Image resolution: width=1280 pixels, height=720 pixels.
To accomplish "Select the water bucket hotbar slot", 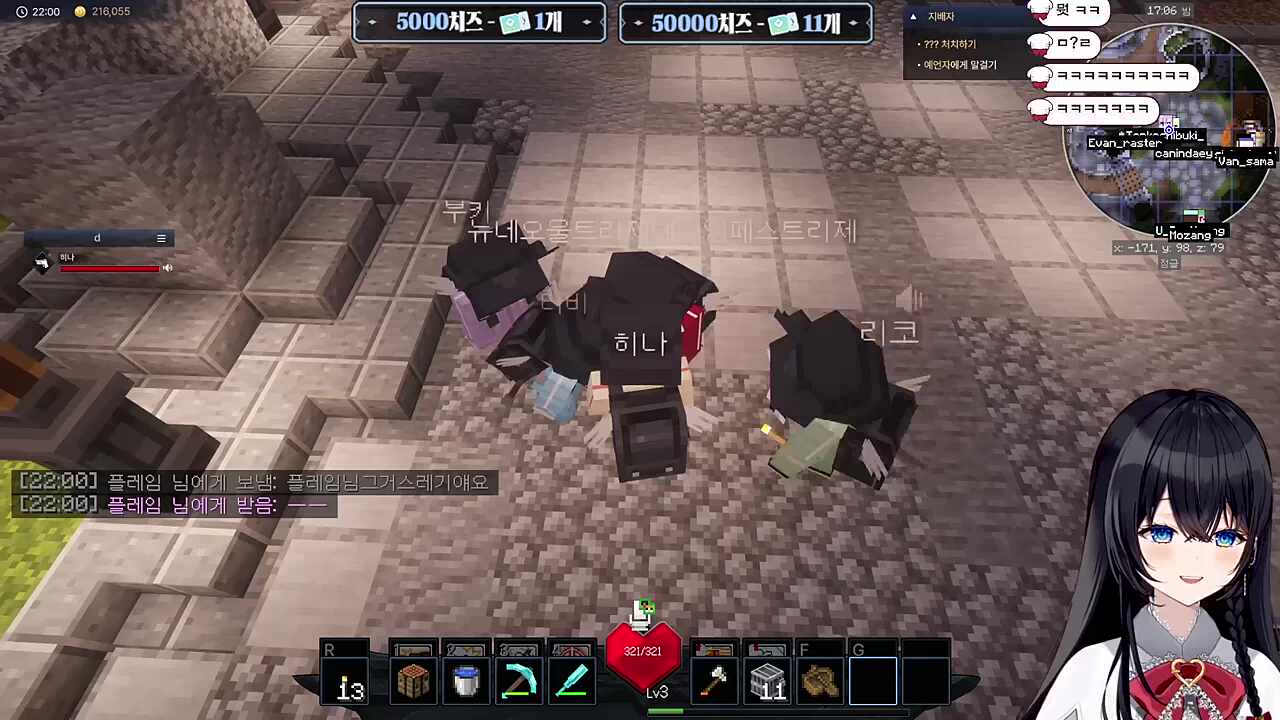I will [465, 679].
